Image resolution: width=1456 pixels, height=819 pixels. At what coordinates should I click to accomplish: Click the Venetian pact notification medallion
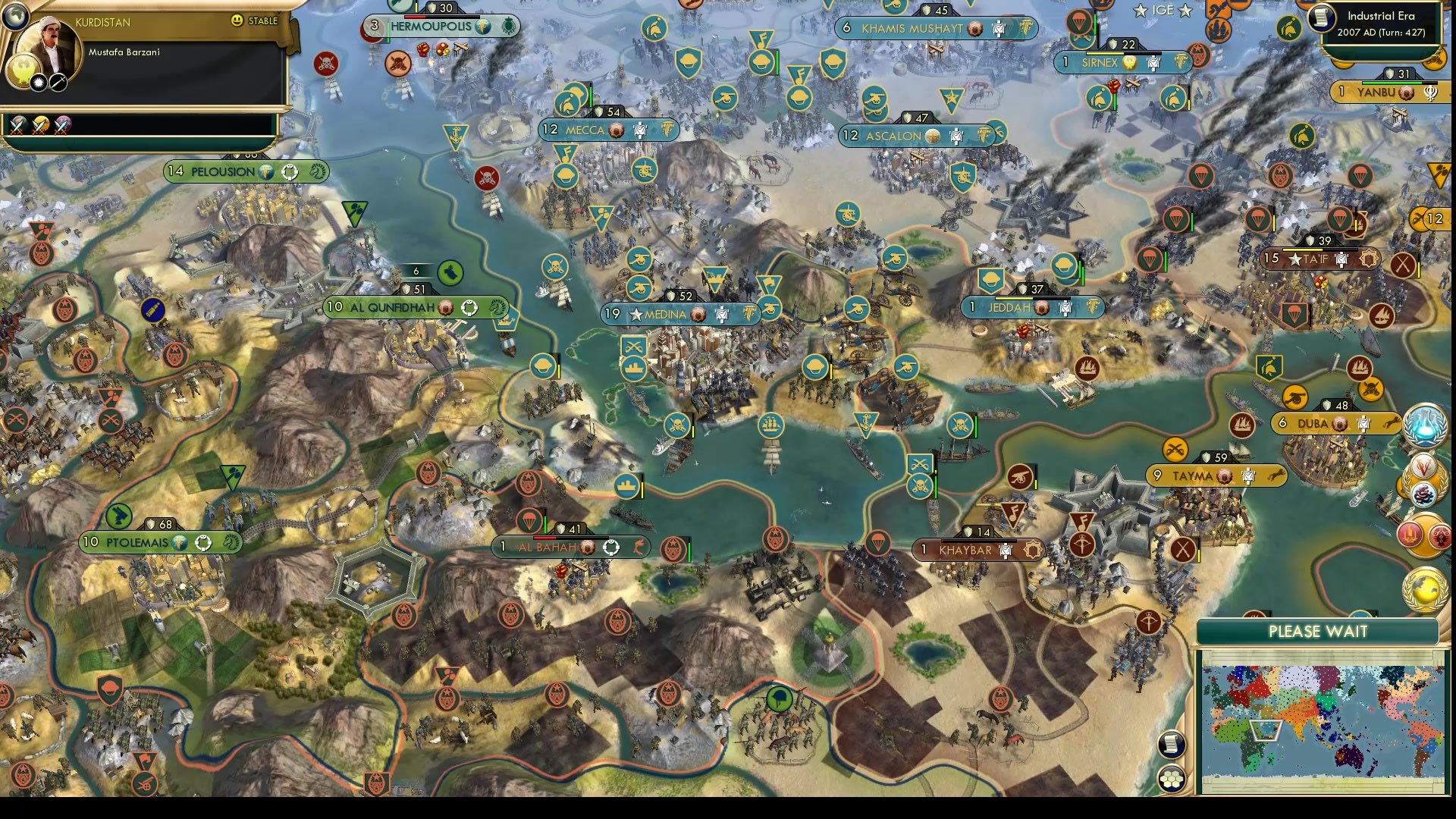coord(1424,466)
